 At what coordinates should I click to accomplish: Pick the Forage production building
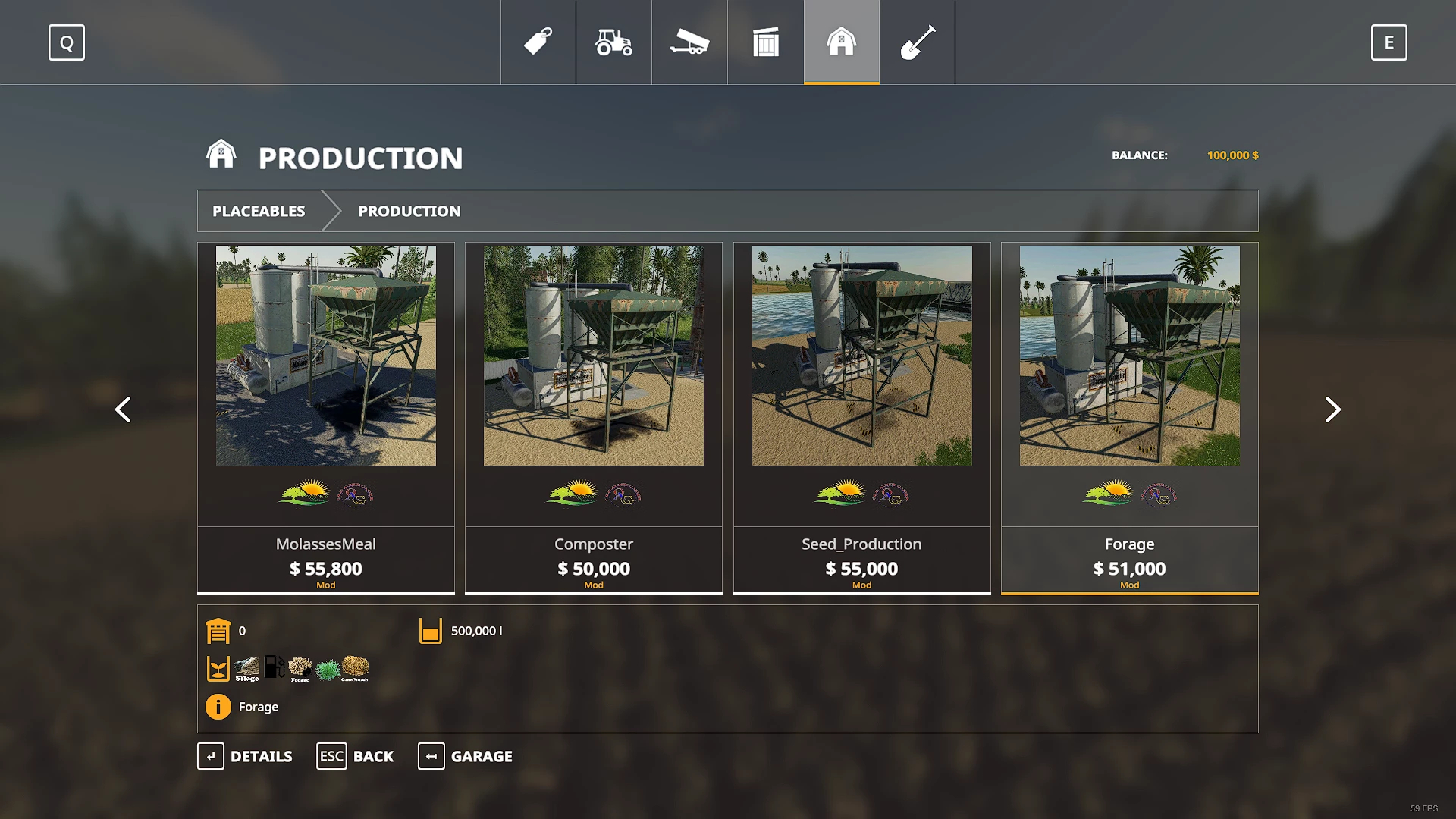coord(1129,417)
